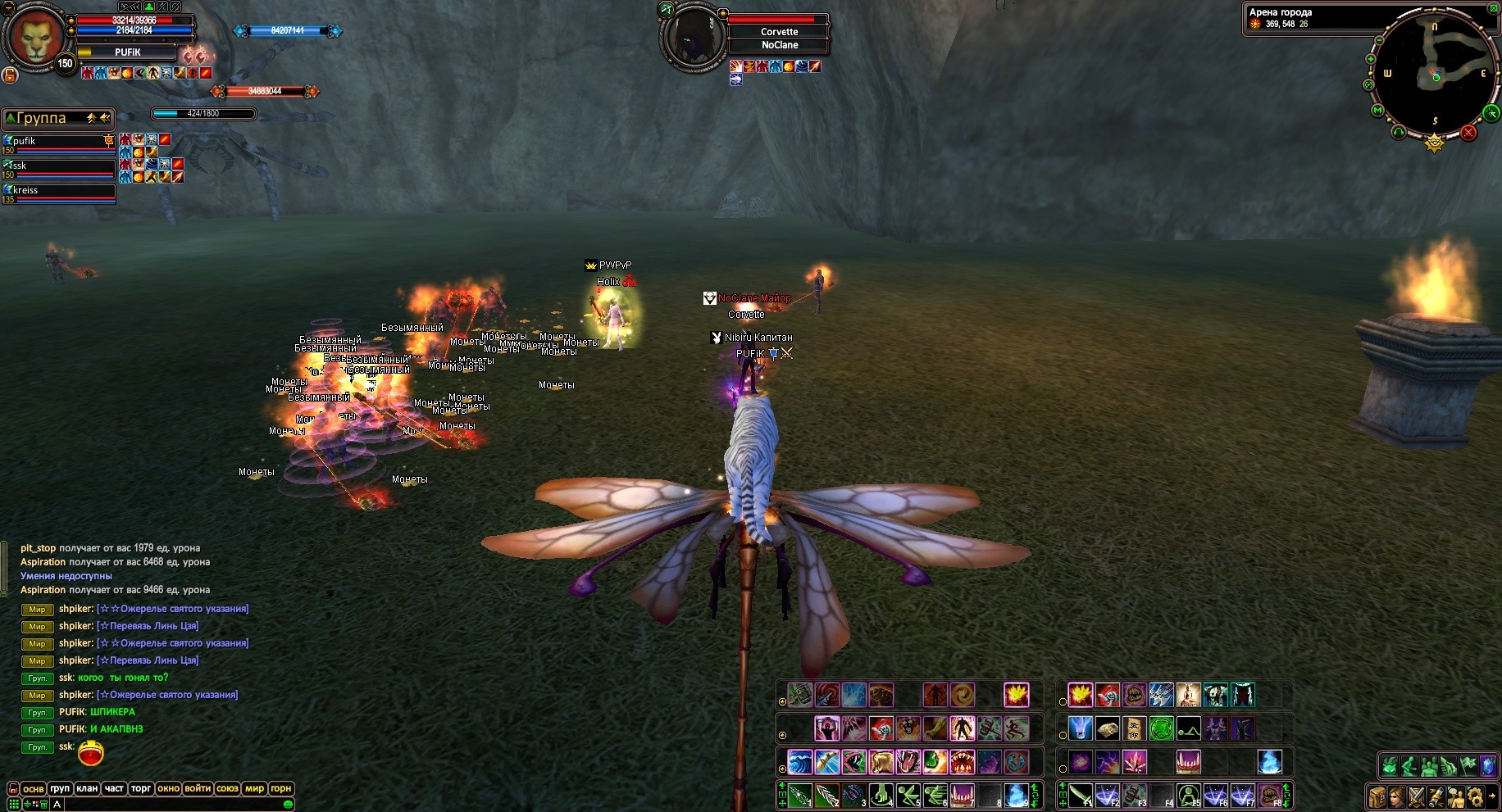Select the "мир" world chat tab

click(254, 788)
